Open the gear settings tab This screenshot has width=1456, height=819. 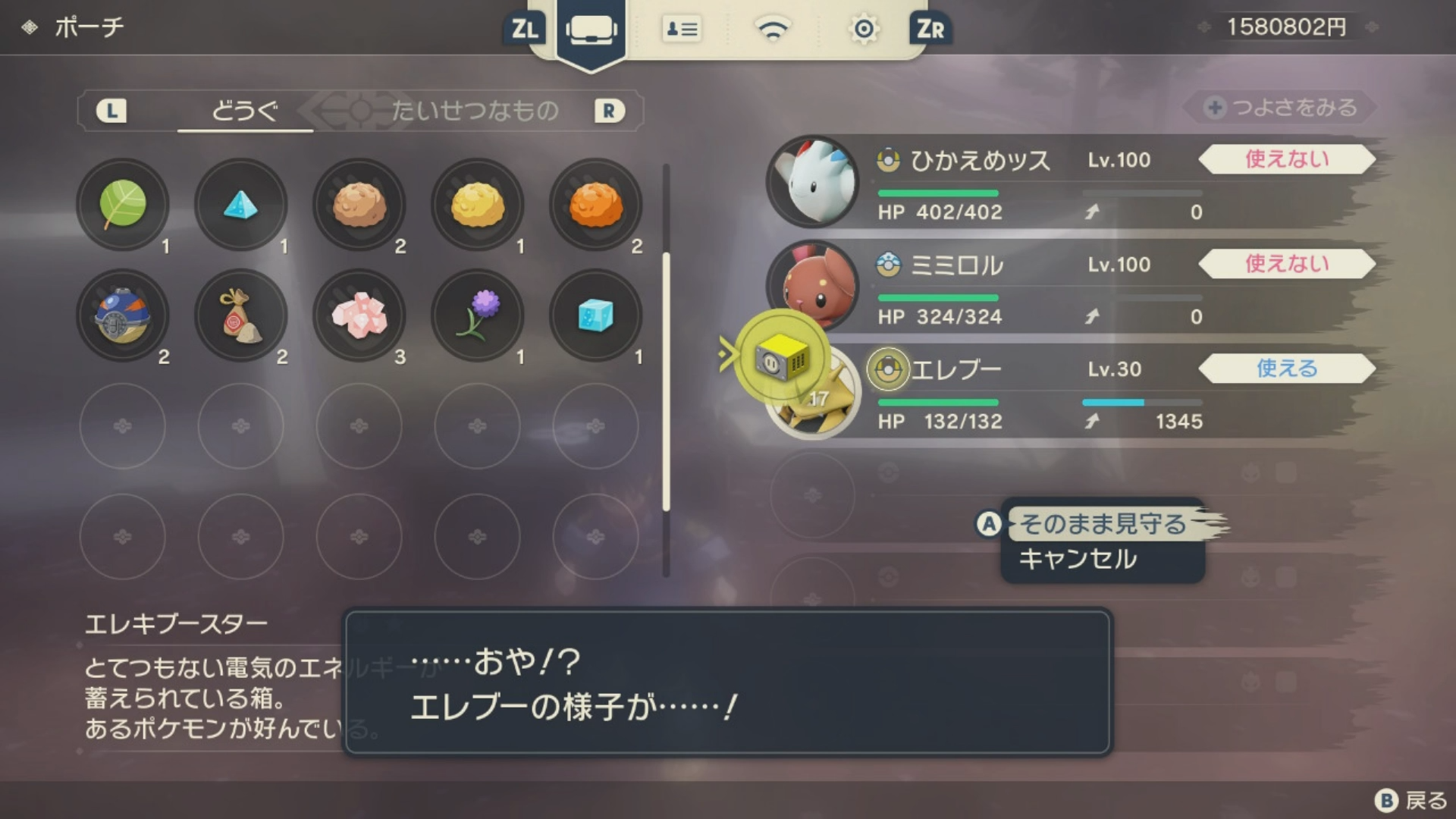[864, 30]
